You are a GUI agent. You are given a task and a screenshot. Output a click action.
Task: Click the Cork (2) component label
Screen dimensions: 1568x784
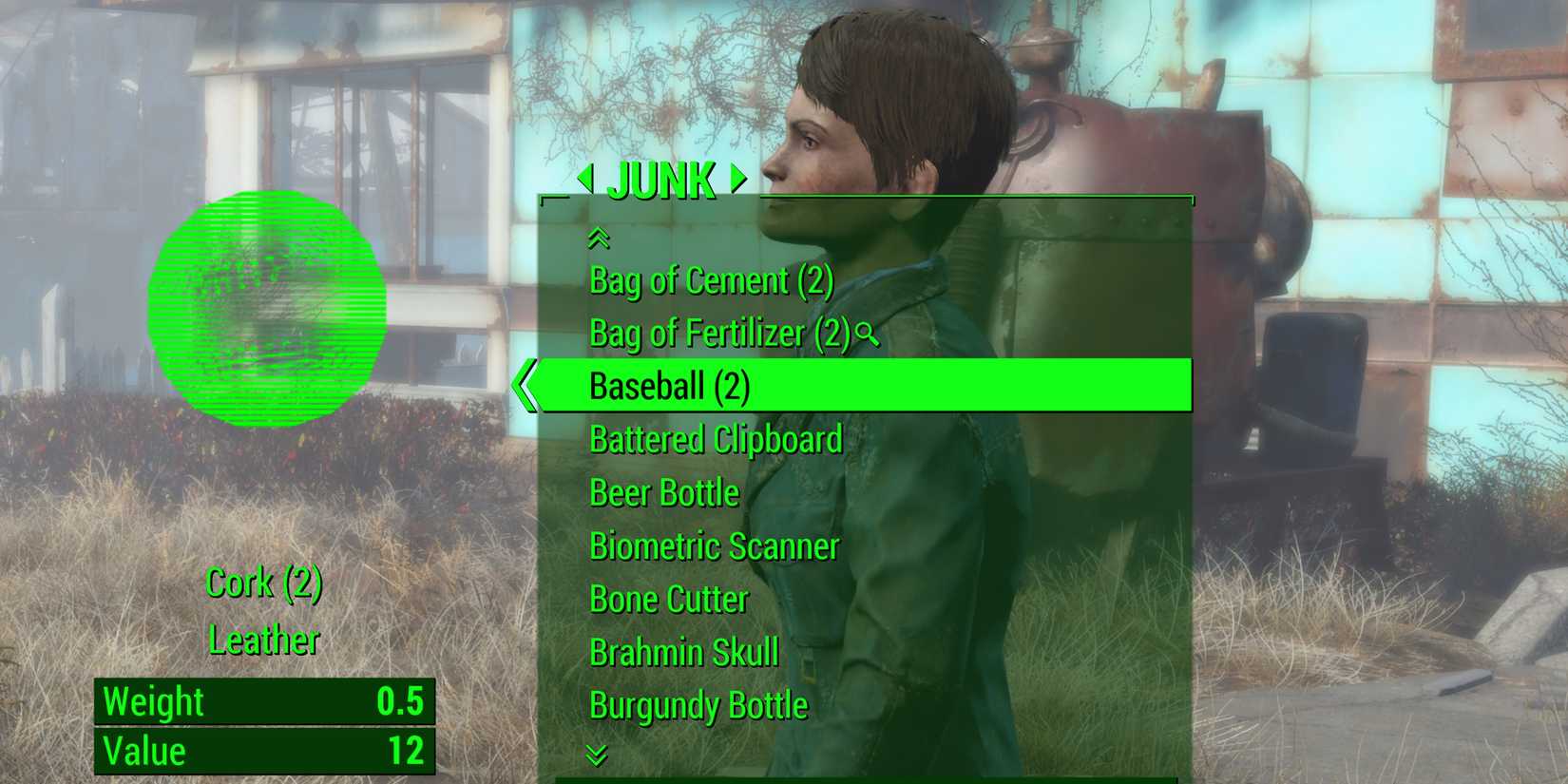click(264, 583)
